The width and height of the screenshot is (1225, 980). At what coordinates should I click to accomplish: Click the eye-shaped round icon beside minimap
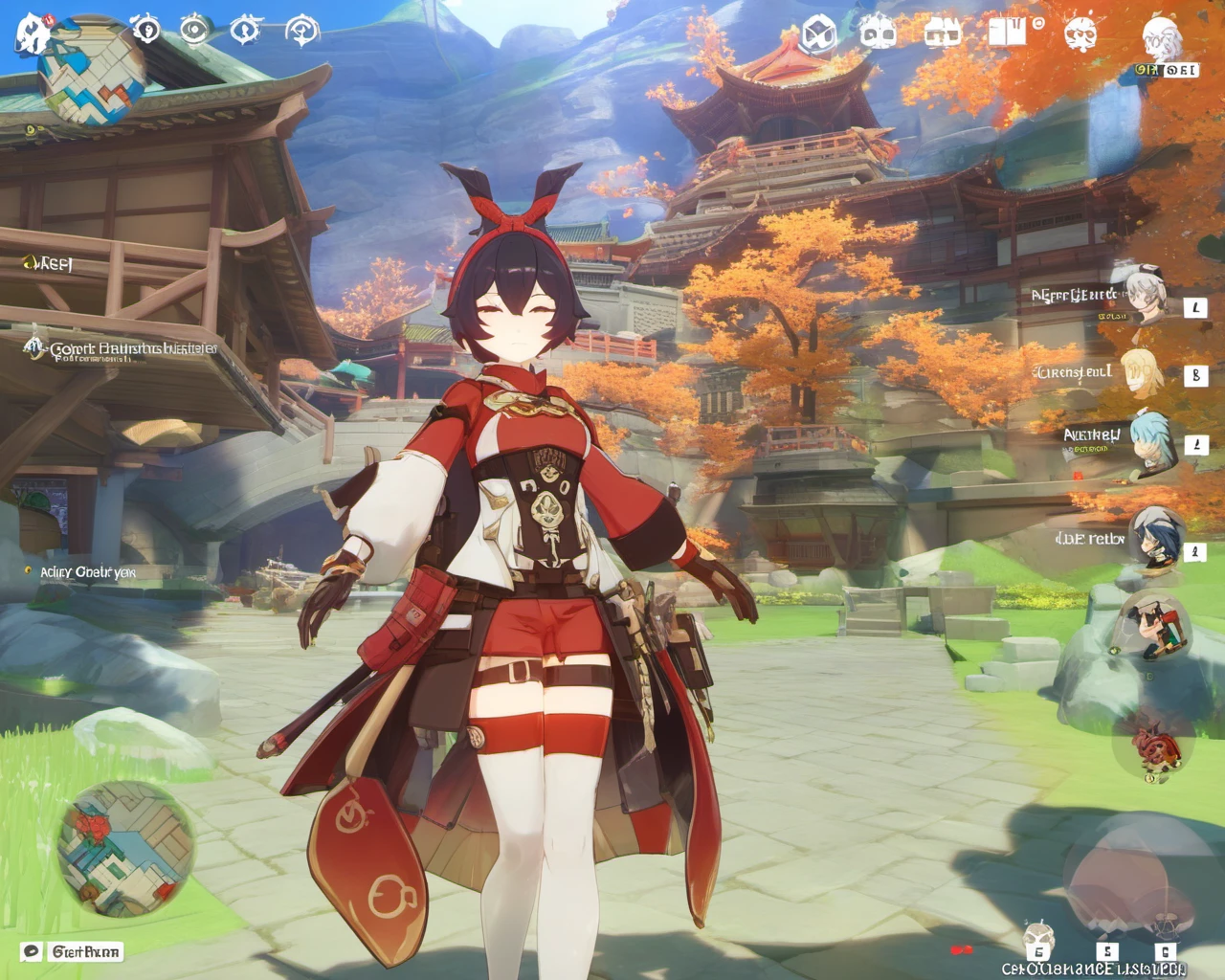194,30
